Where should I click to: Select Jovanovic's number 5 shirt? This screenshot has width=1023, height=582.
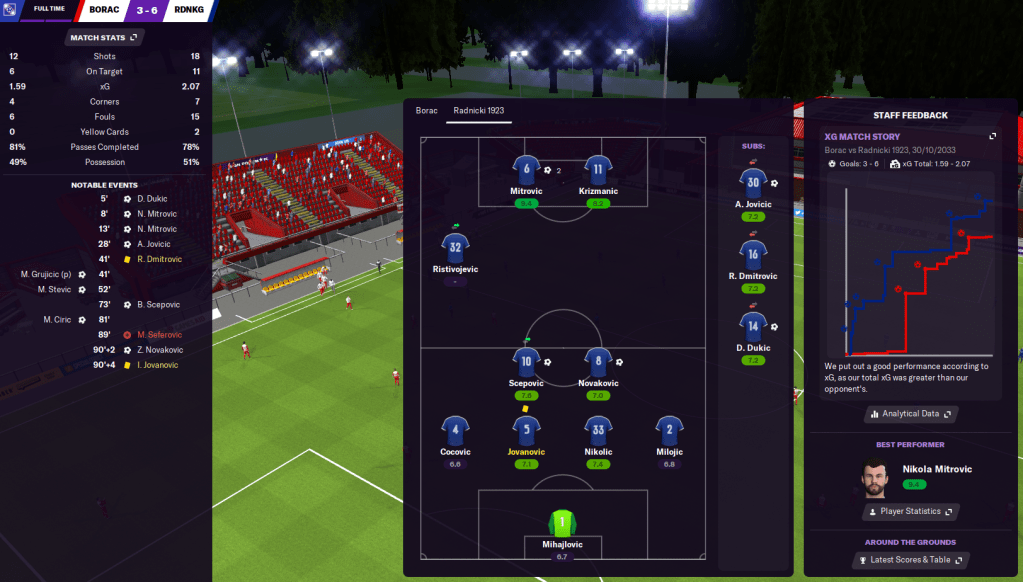point(526,430)
